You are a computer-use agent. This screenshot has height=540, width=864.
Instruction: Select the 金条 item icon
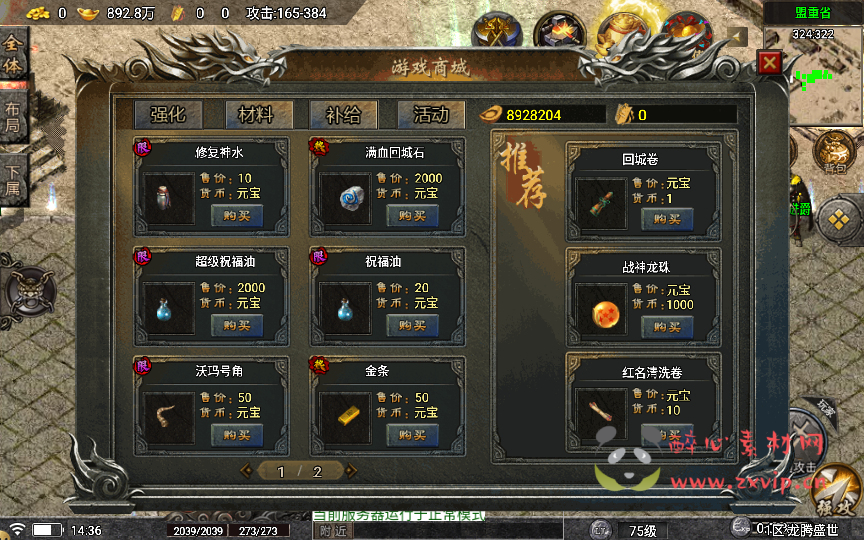(346, 414)
